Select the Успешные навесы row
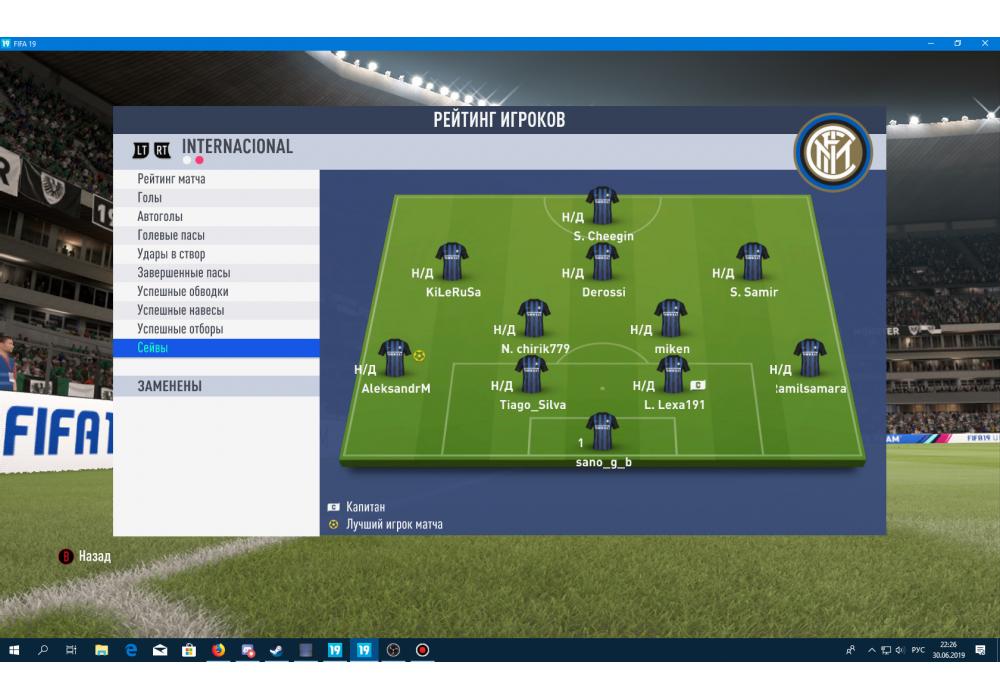The width and height of the screenshot is (1000, 700). click(x=180, y=310)
